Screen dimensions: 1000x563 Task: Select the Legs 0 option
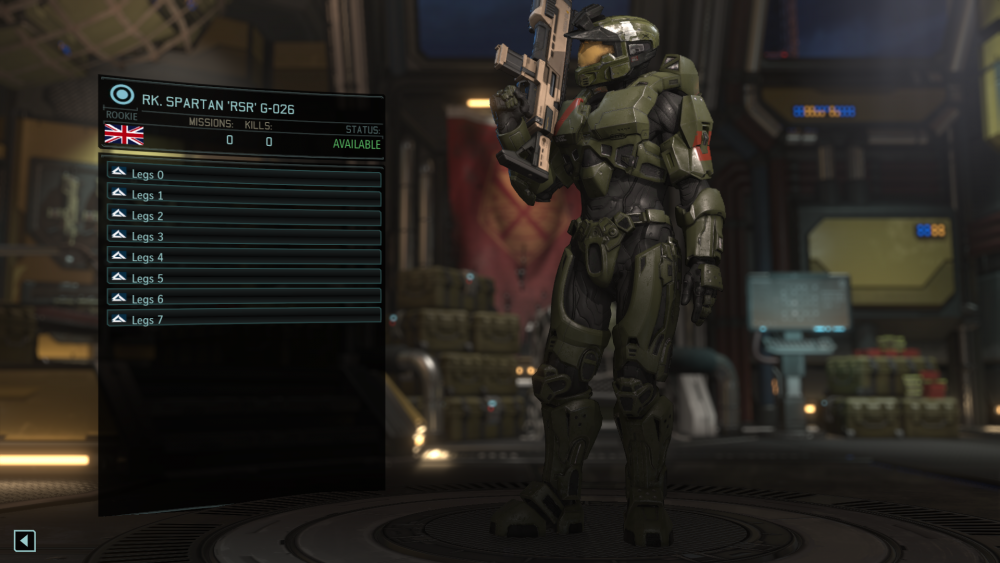coord(244,174)
